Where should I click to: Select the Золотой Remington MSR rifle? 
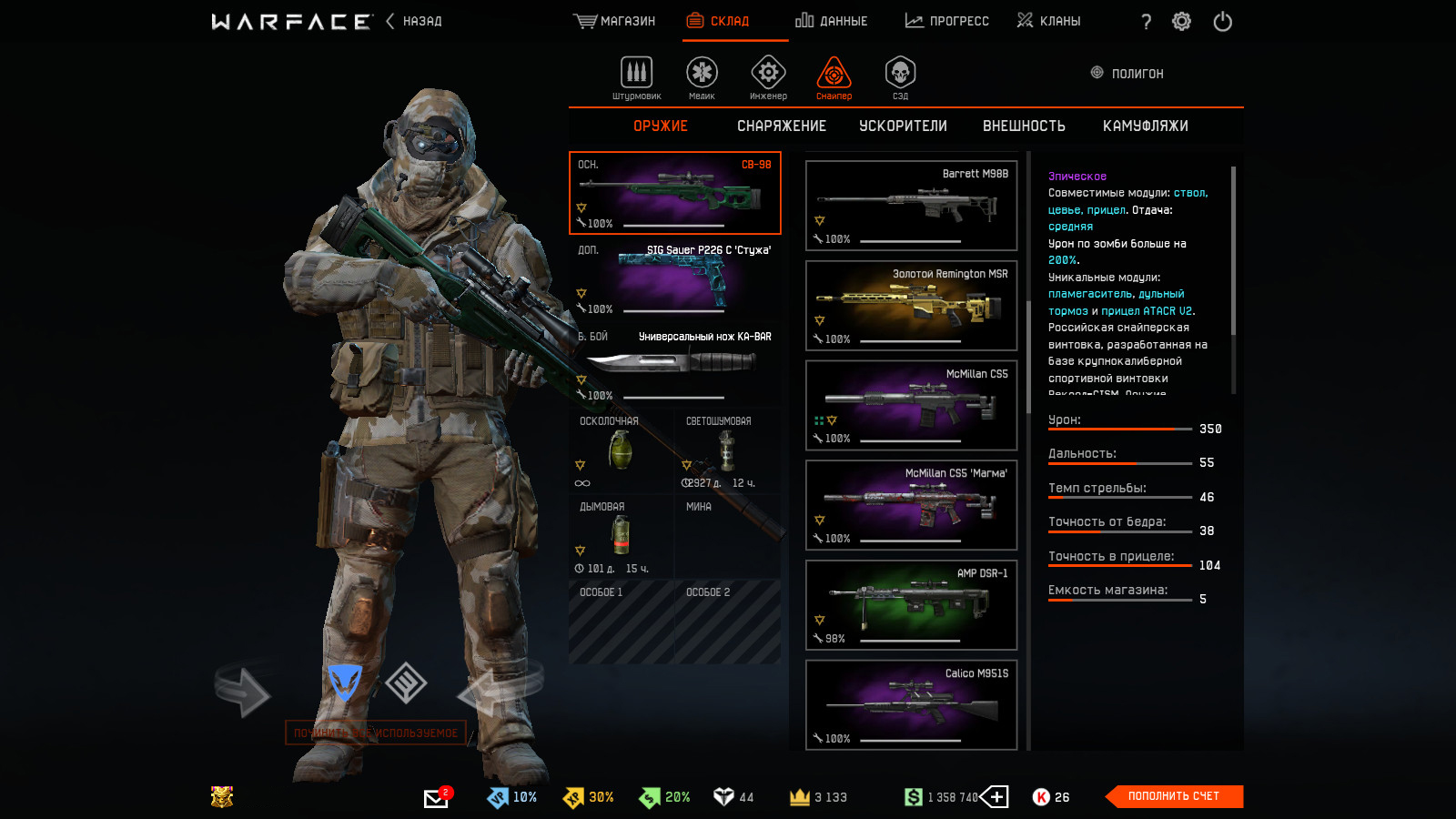[x=911, y=306]
